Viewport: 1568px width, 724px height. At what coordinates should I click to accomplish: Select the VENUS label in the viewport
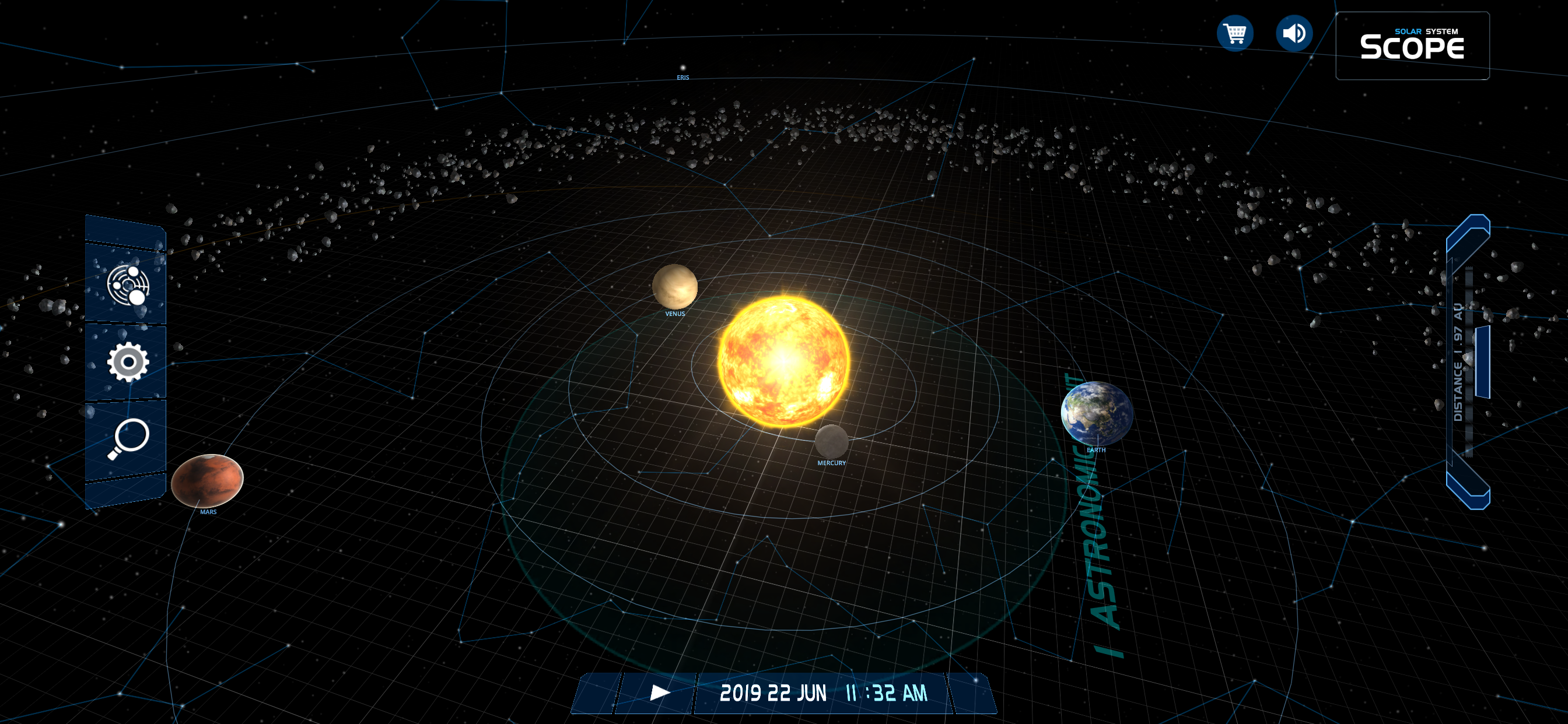click(675, 315)
